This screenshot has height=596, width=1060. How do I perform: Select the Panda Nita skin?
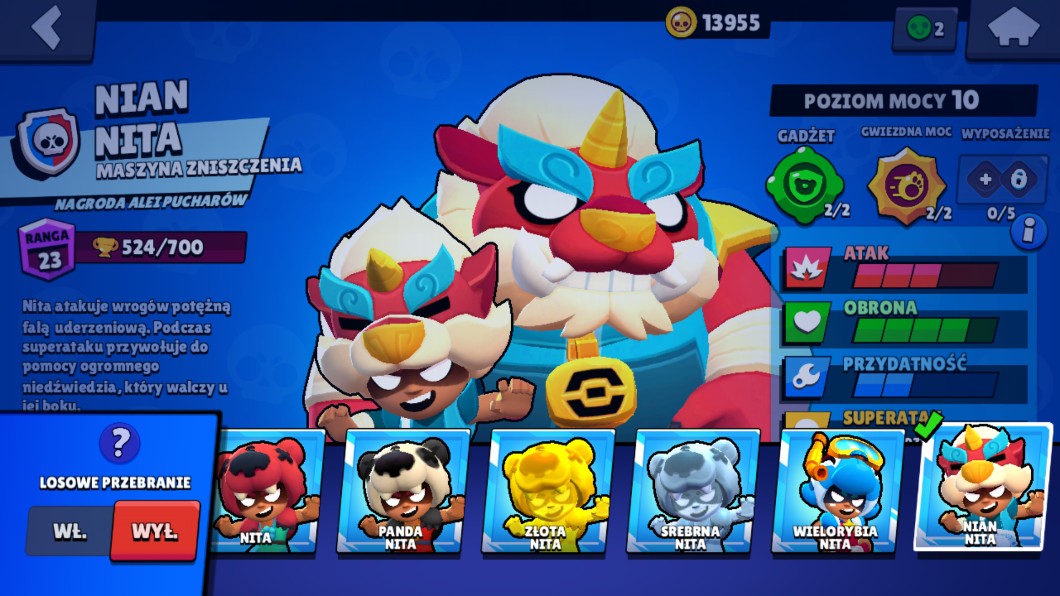(402, 492)
